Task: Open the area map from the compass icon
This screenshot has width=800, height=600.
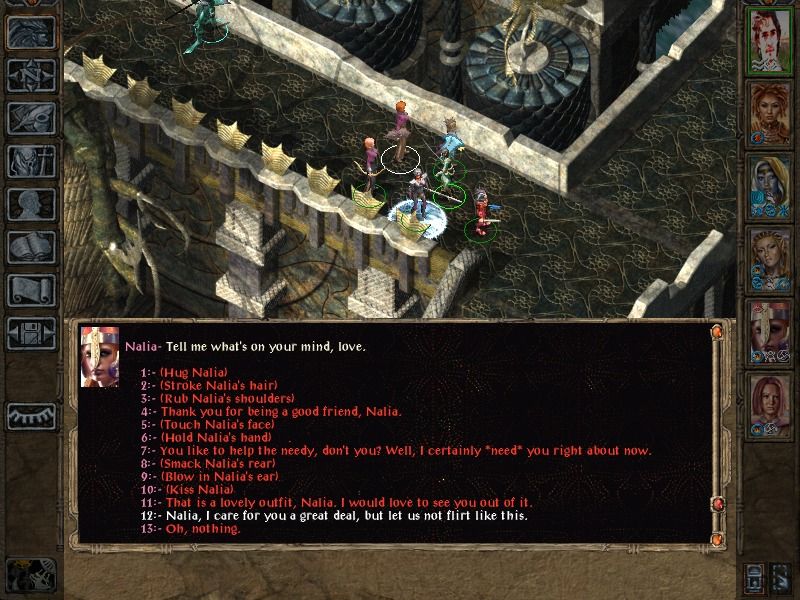Action: click(31, 75)
